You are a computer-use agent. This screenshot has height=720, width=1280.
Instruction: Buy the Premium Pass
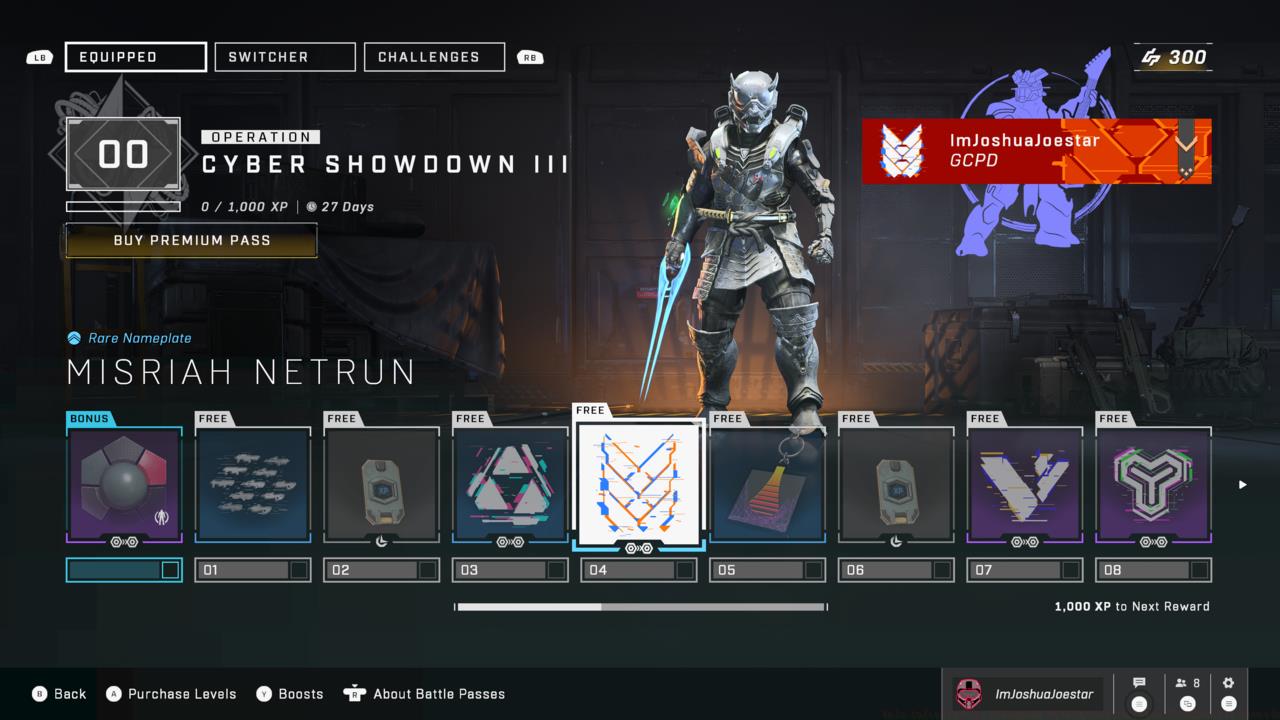[x=191, y=240]
